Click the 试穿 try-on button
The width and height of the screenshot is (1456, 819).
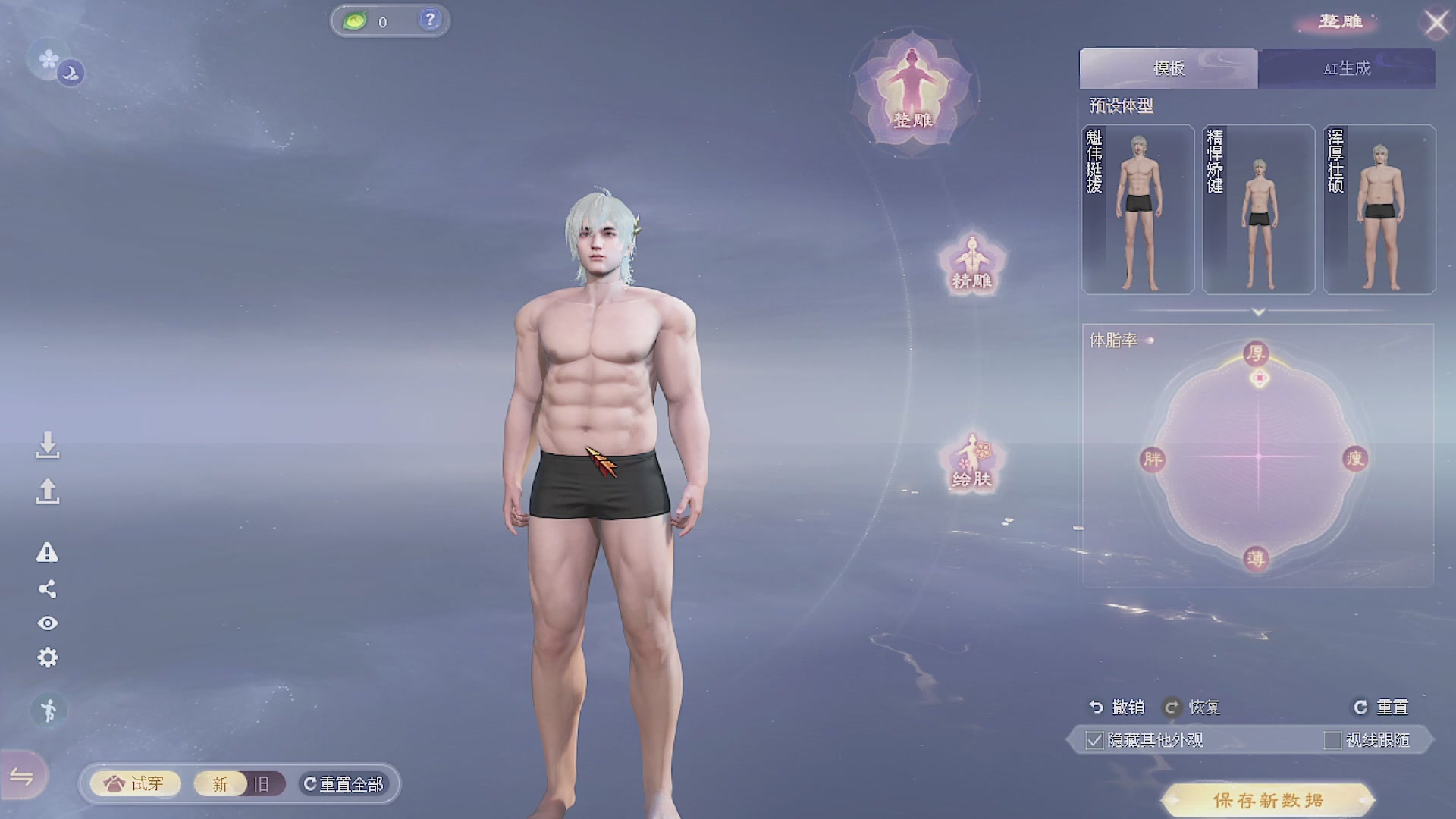coord(135,783)
